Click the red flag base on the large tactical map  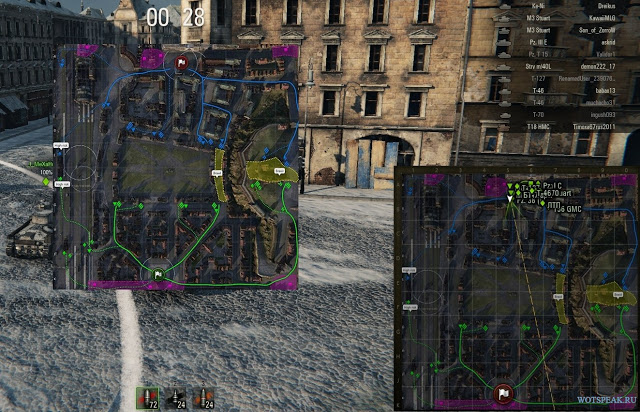click(x=181, y=64)
